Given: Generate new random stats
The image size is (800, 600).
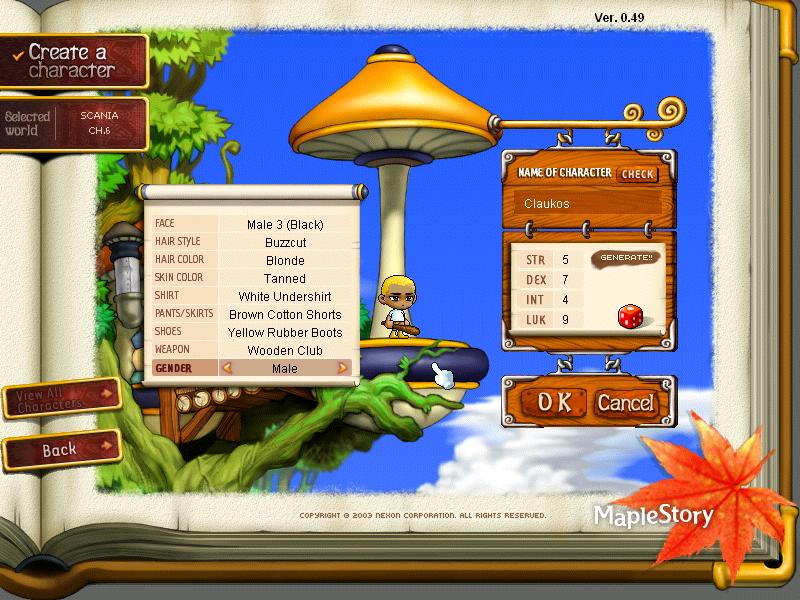Looking at the screenshot, I should (x=625, y=258).
